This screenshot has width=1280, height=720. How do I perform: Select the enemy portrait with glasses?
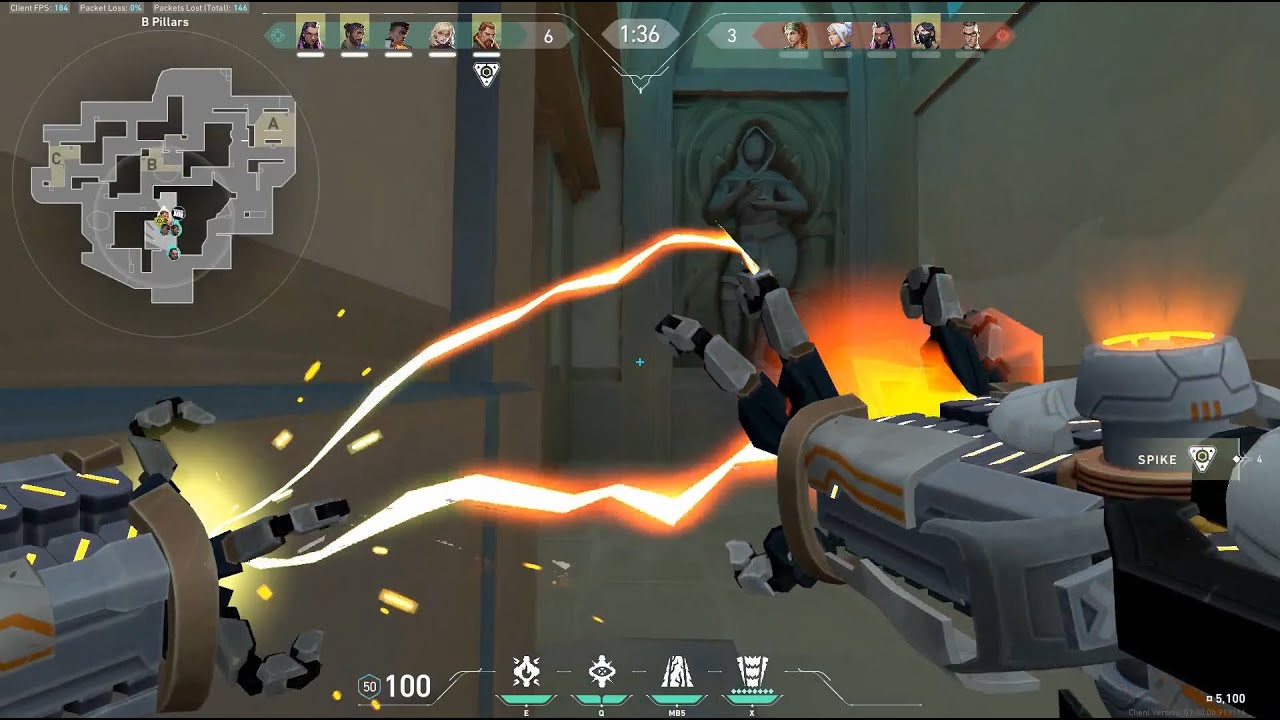(x=970, y=35)
